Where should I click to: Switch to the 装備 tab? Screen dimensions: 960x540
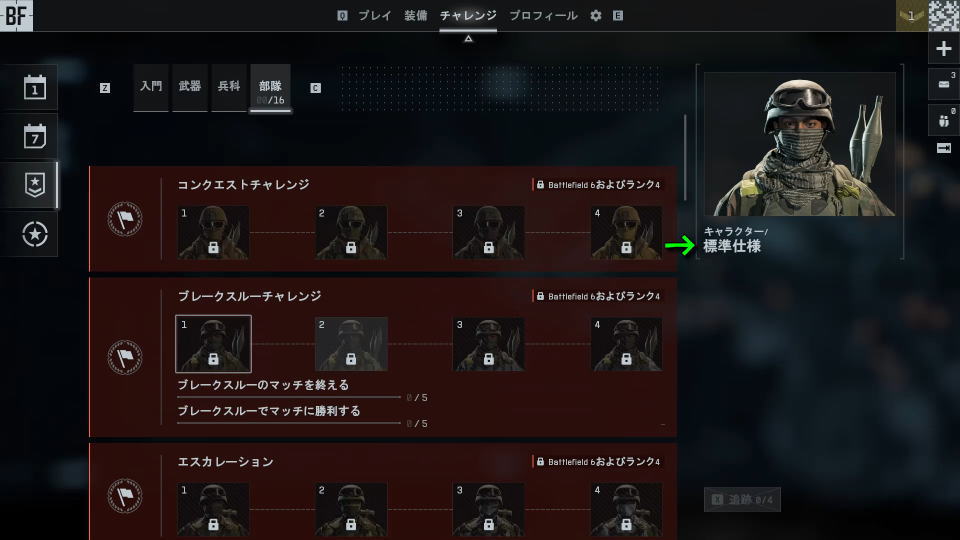pyautogui.click(x=416, y=16)
